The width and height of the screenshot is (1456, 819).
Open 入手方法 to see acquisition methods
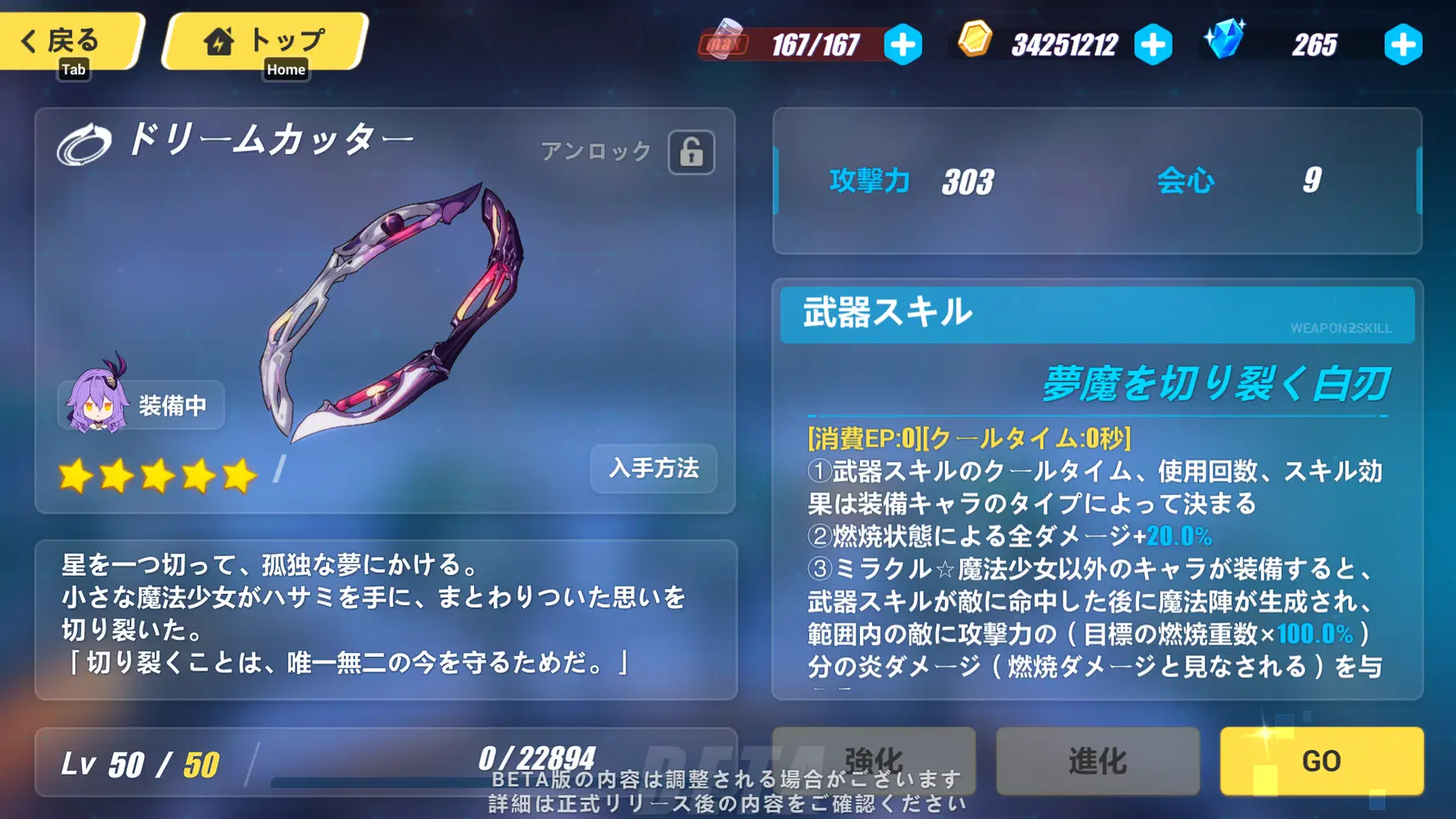coord(653,469)
